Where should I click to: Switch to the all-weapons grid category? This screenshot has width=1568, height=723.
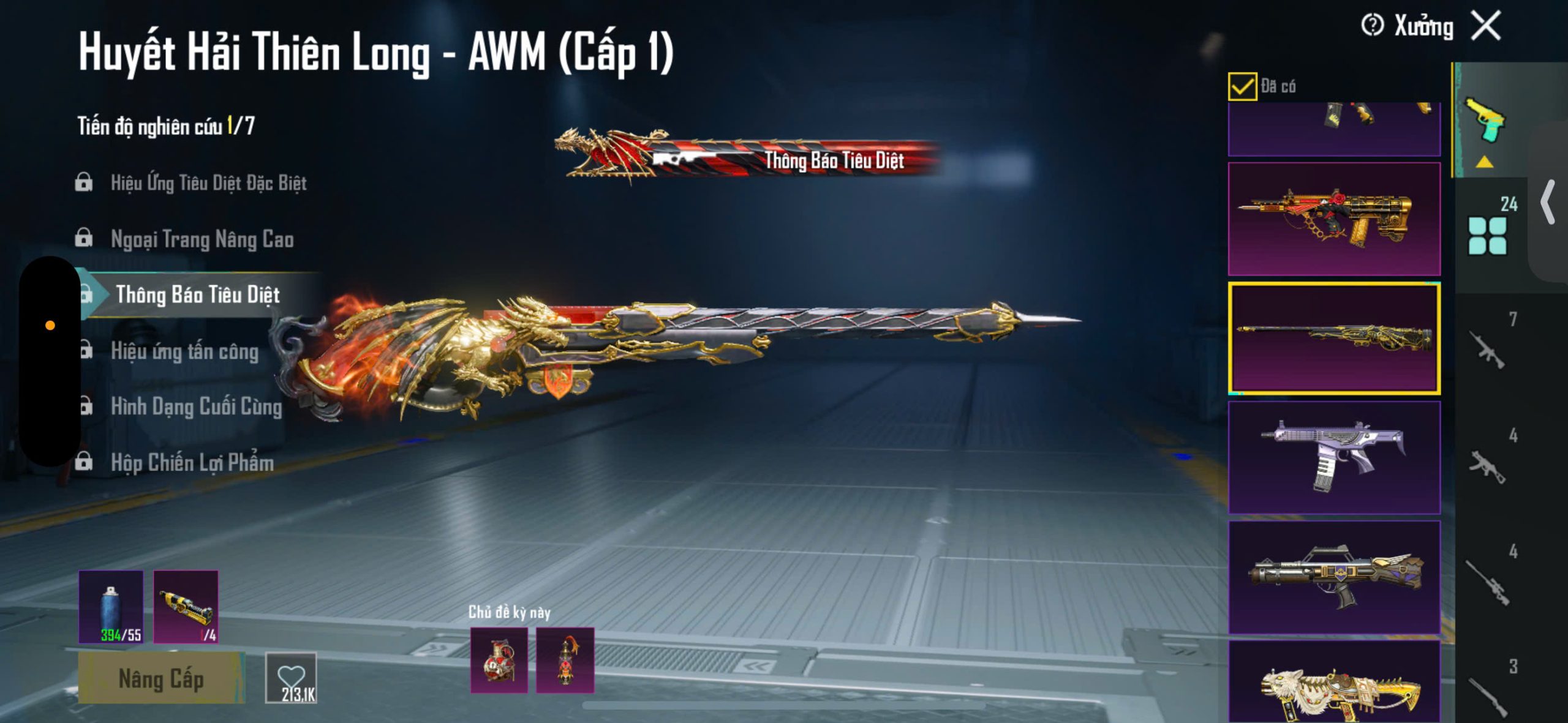(1488, 236)
